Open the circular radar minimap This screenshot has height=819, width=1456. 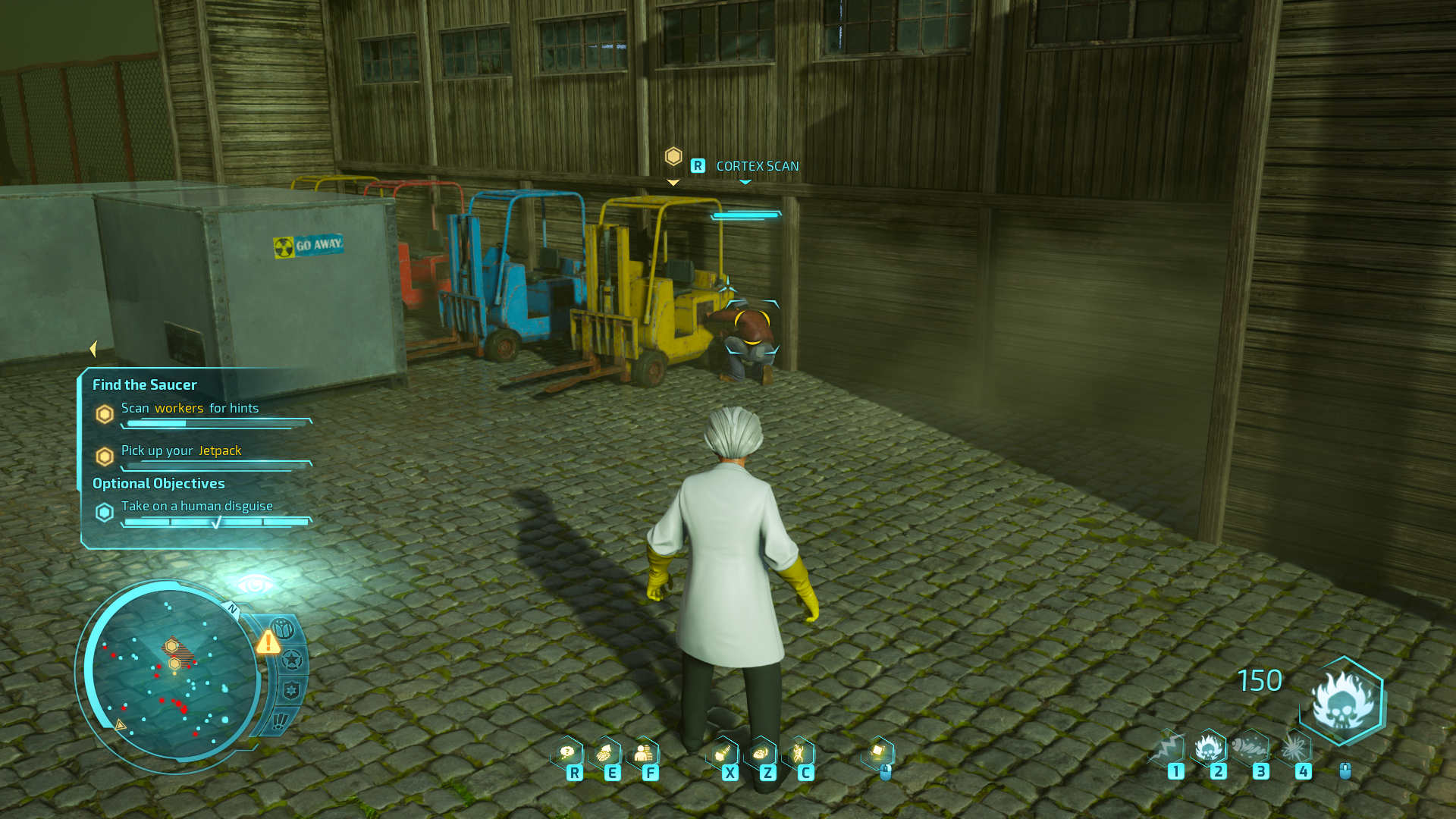[171, 675]
